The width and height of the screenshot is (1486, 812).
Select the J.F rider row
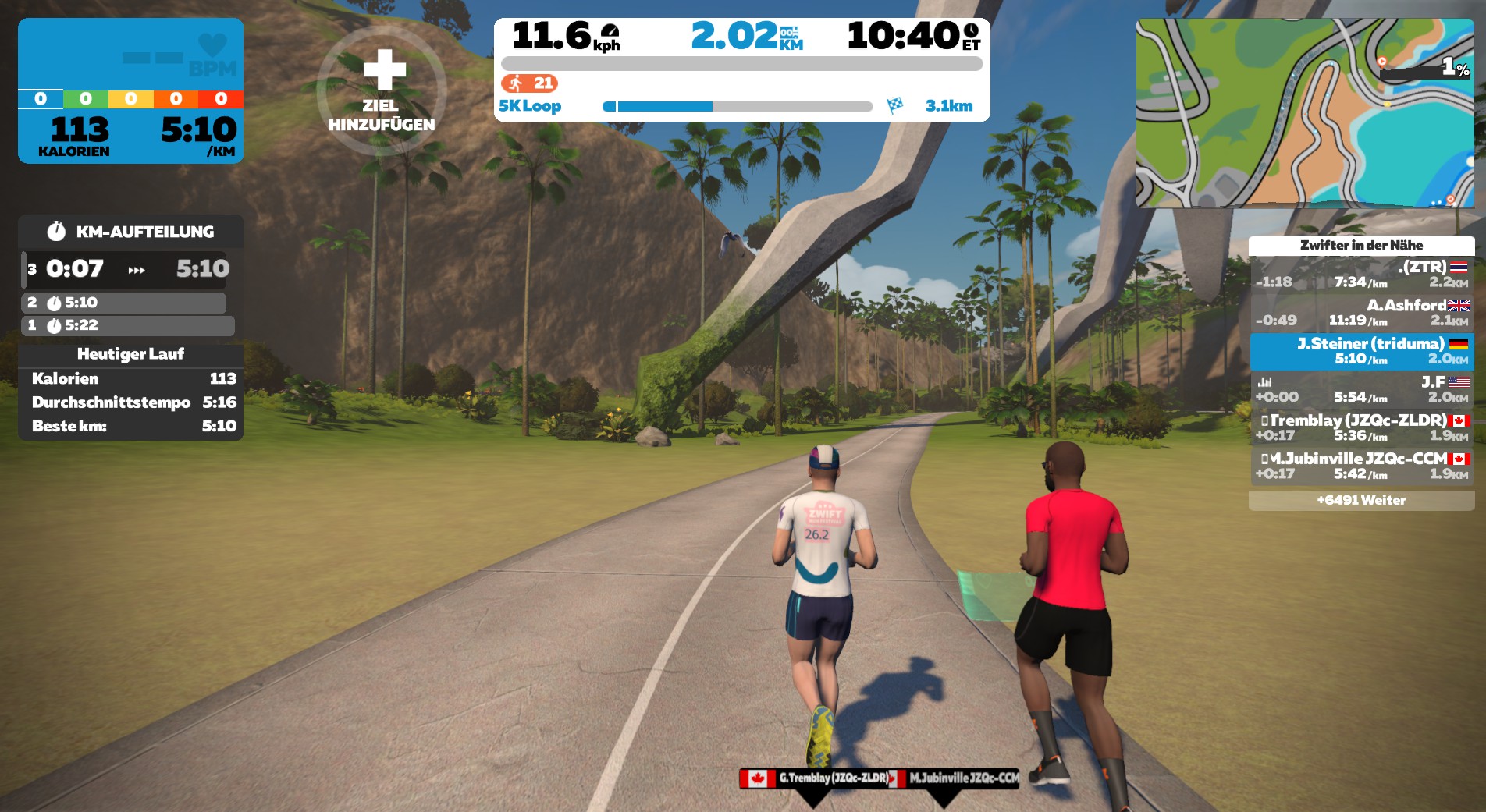click(1361, 389)
